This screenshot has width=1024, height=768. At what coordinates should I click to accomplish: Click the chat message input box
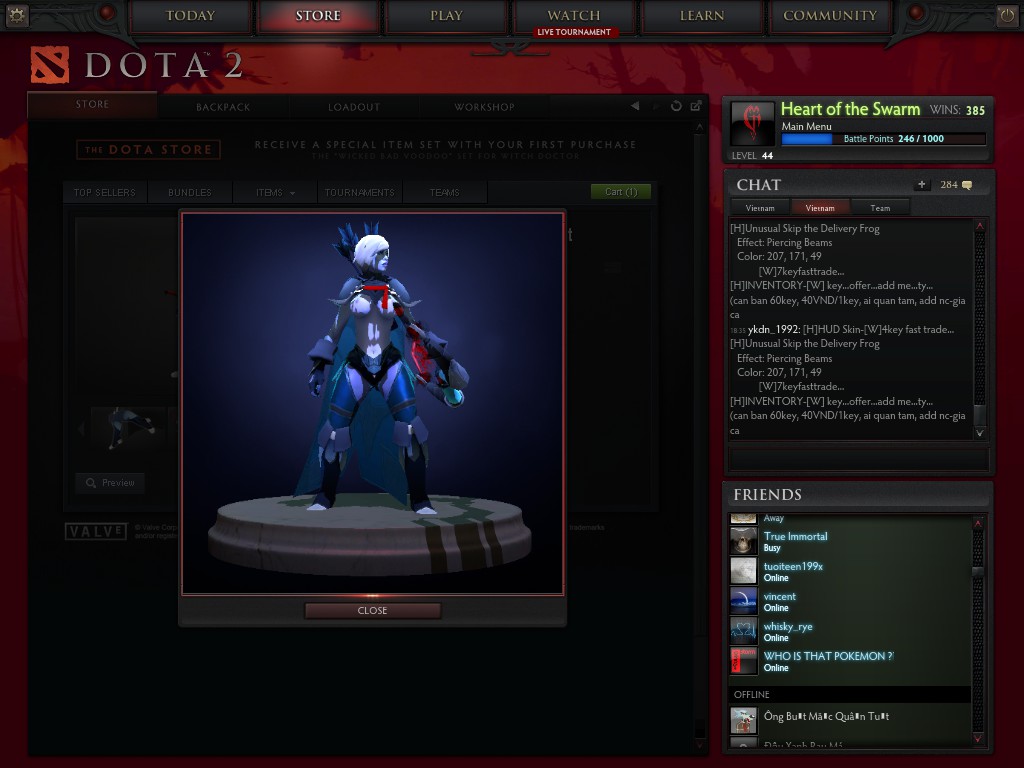pyautogui.click(x=858, y=459)
